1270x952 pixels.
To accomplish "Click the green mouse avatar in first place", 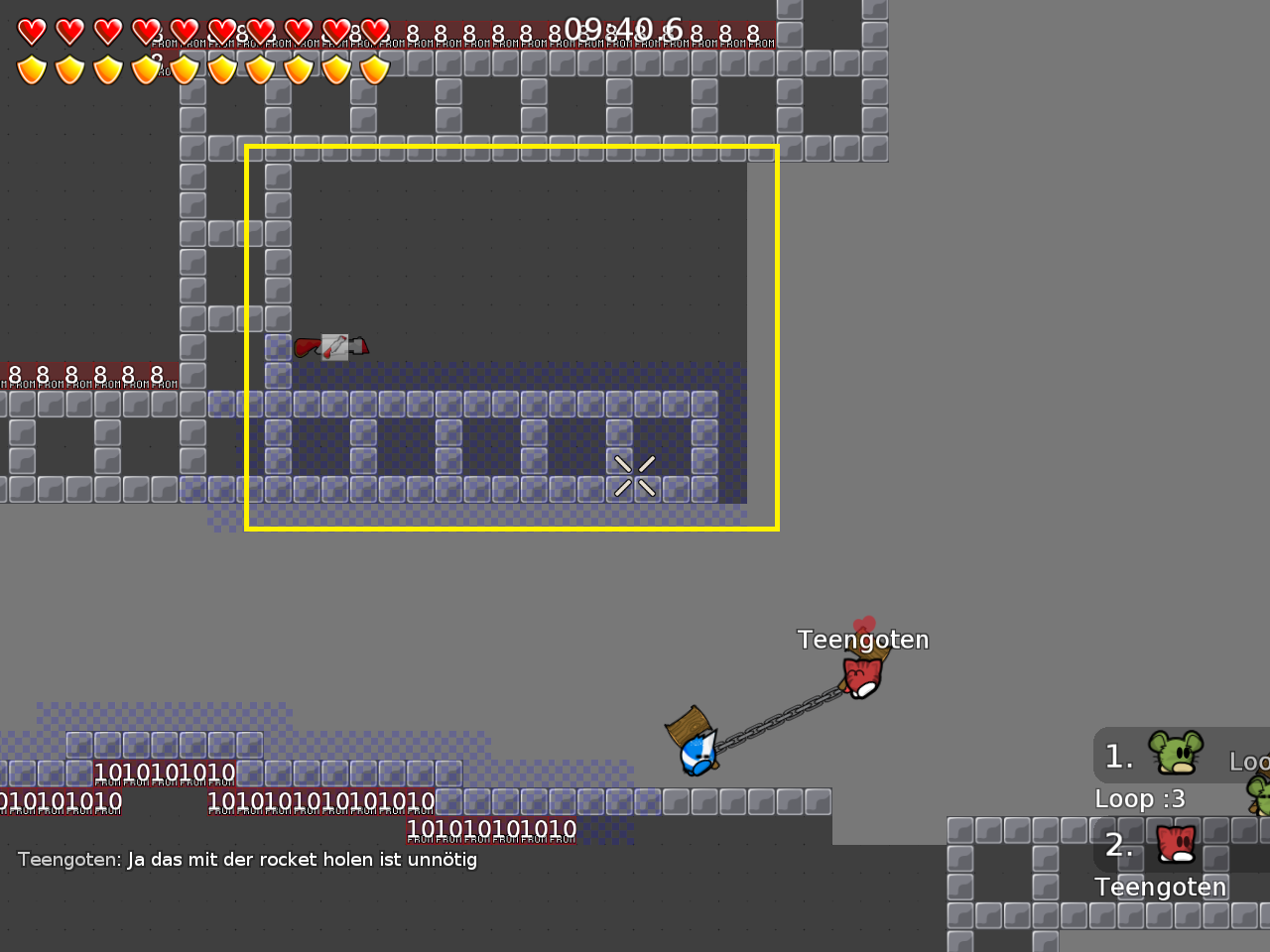I will click(1173, 754).
